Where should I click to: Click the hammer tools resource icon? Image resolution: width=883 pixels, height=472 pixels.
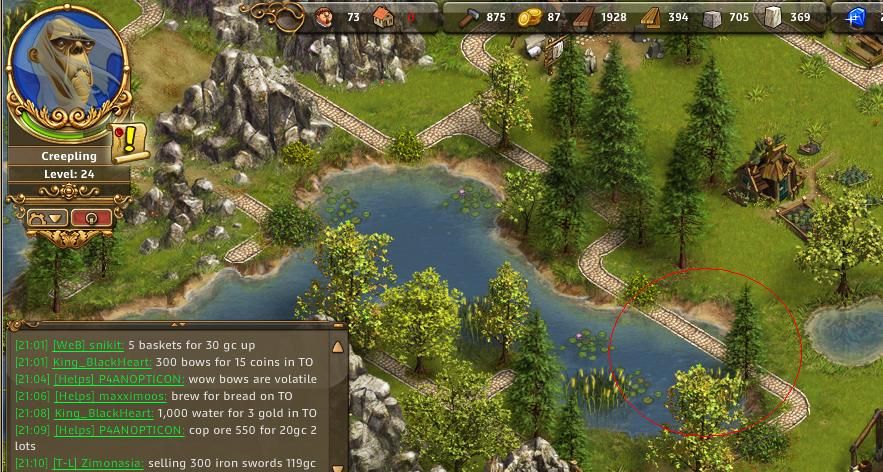pos(466,16)
